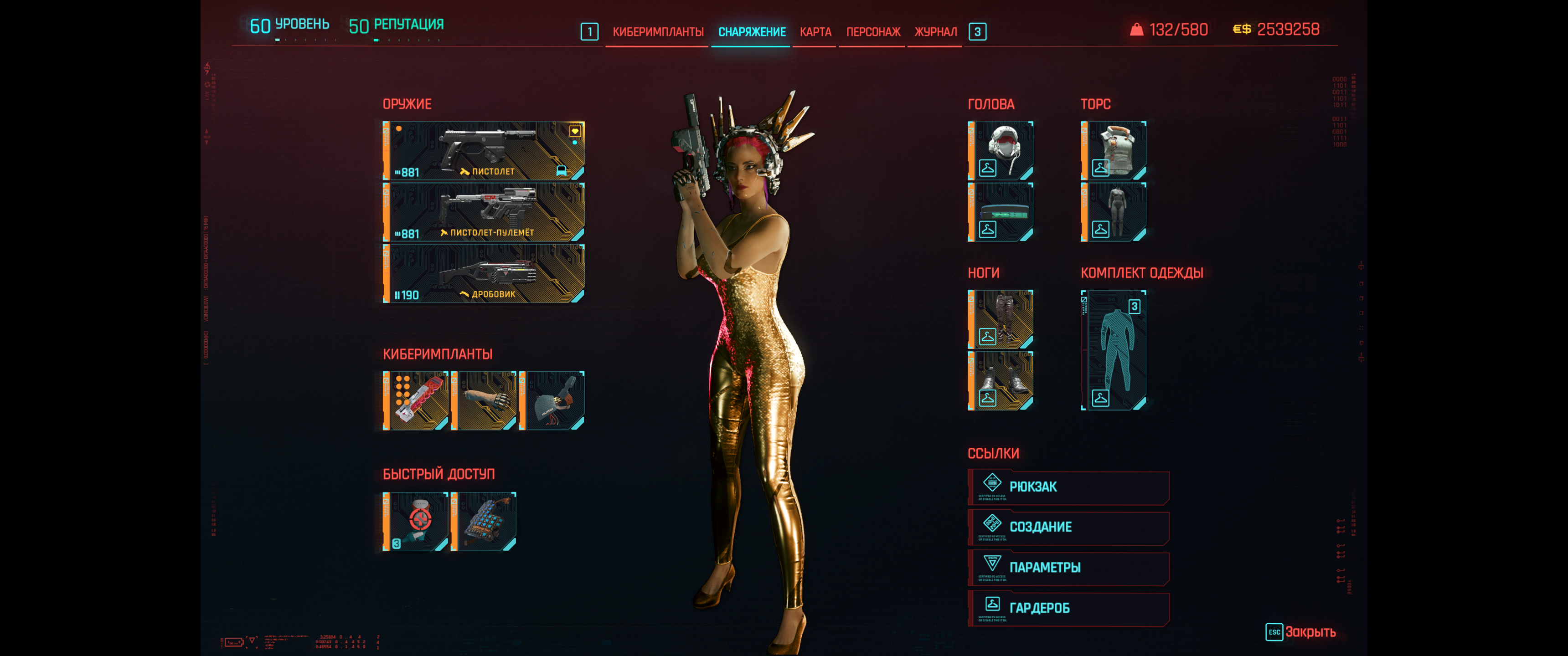Open the Гардероб wardrobe link
The image size is (1568, 656).
click(x=1068, y=608)
